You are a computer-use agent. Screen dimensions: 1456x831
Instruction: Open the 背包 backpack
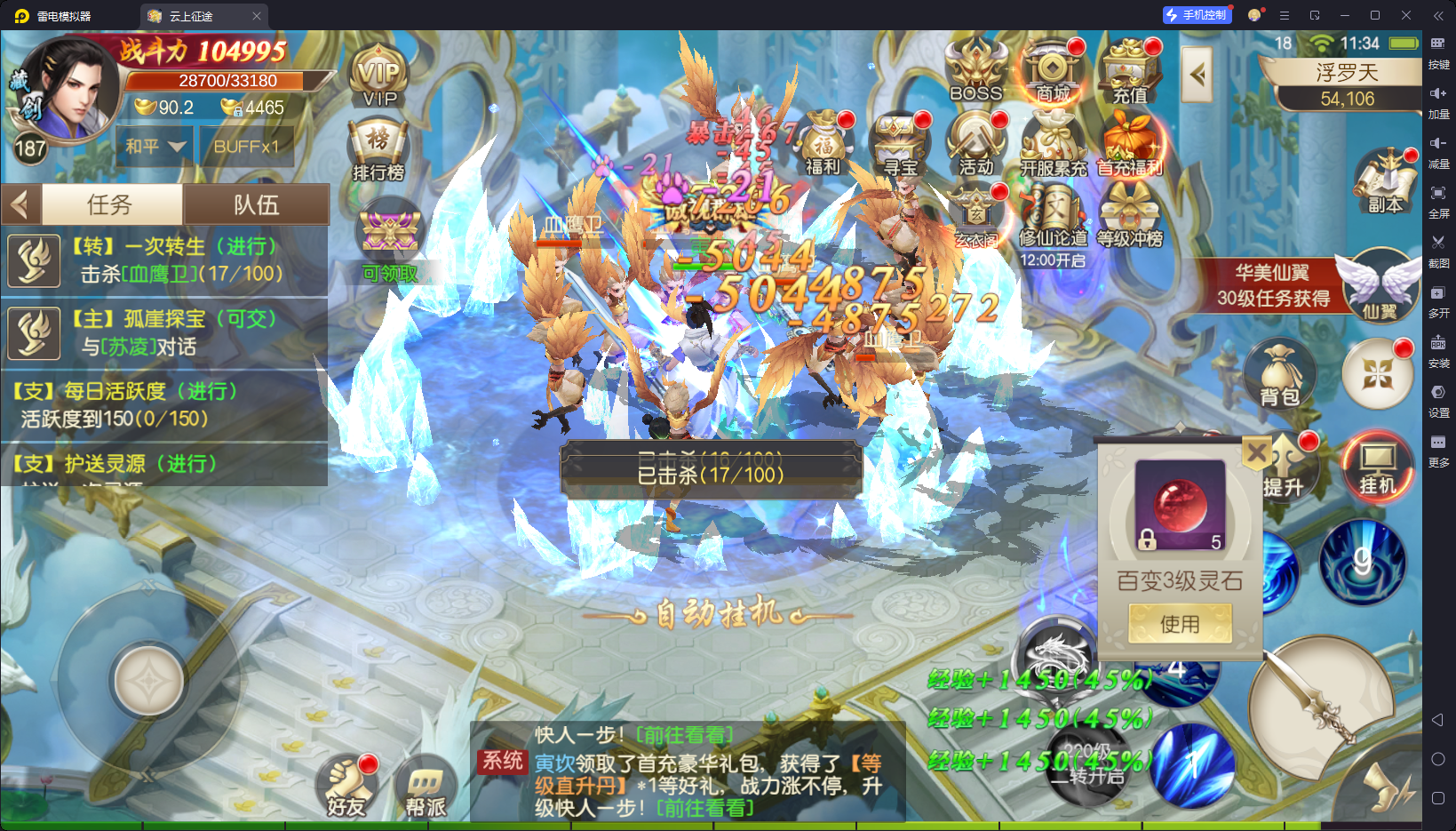(x=1279, y=375)
